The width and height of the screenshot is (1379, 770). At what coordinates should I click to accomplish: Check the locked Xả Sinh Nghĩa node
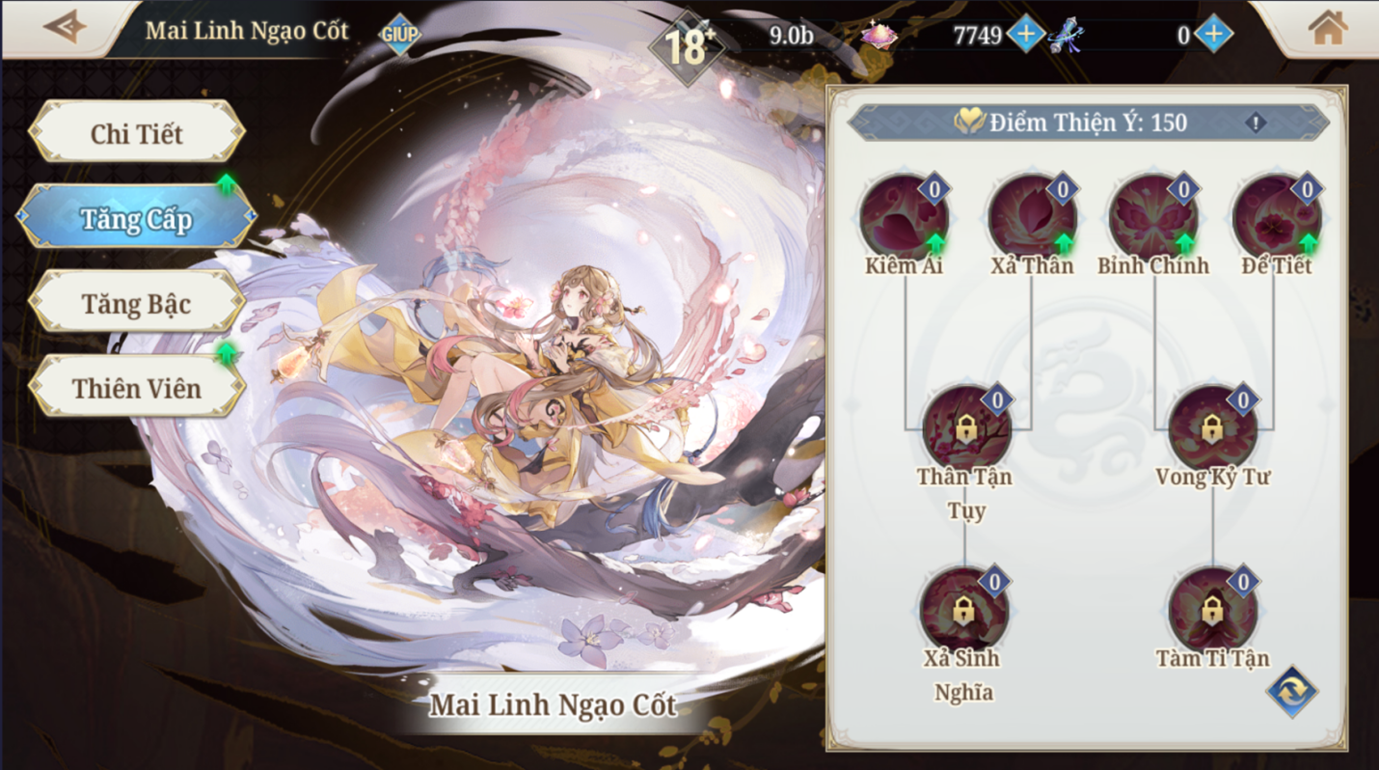tap(963, 610)
